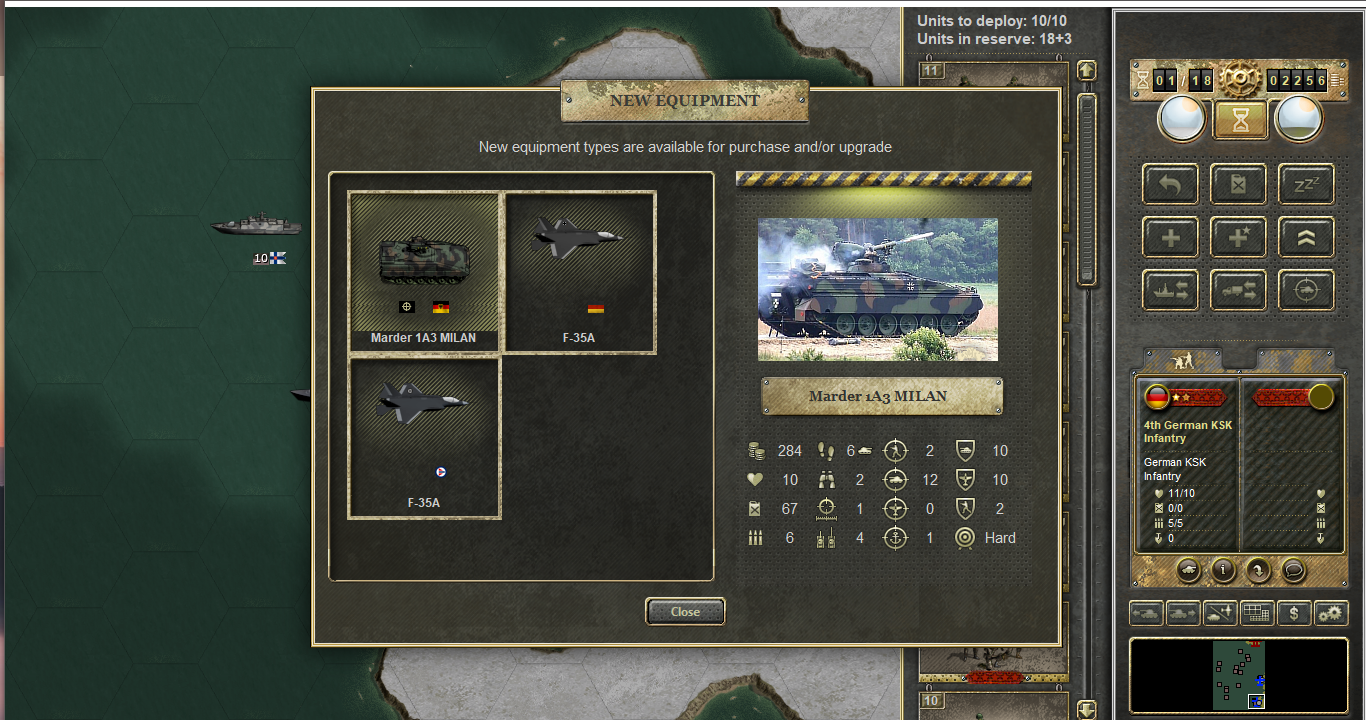Click the hourglass end turn button

tap(1240, 120)
